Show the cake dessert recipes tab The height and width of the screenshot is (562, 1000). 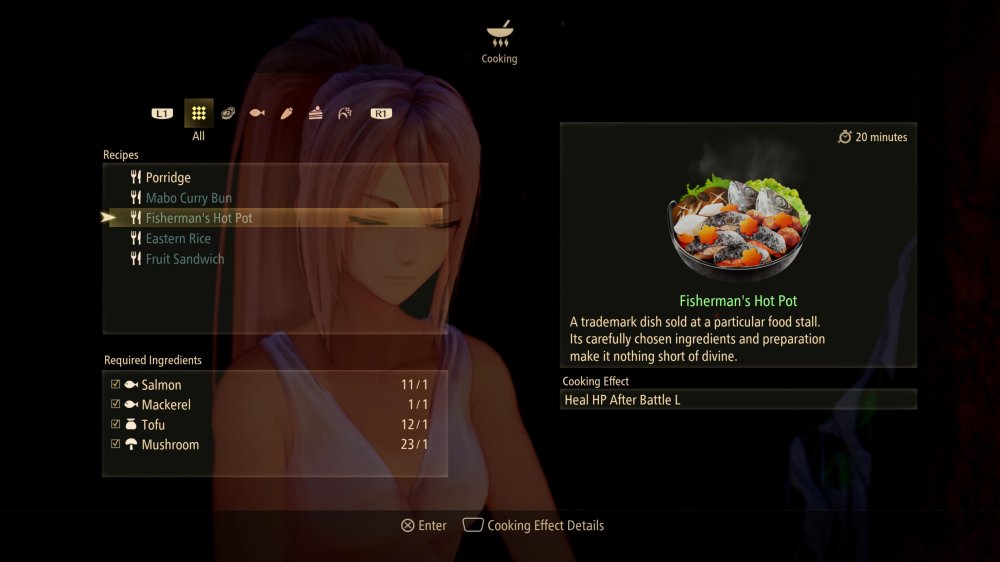[316, 113]
